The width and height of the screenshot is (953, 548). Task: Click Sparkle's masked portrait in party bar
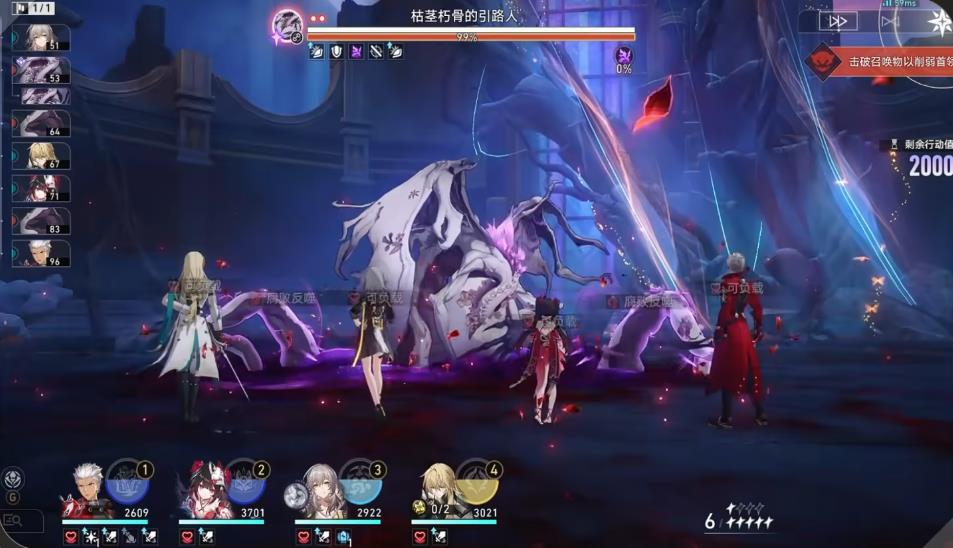(x=203, y=491)
